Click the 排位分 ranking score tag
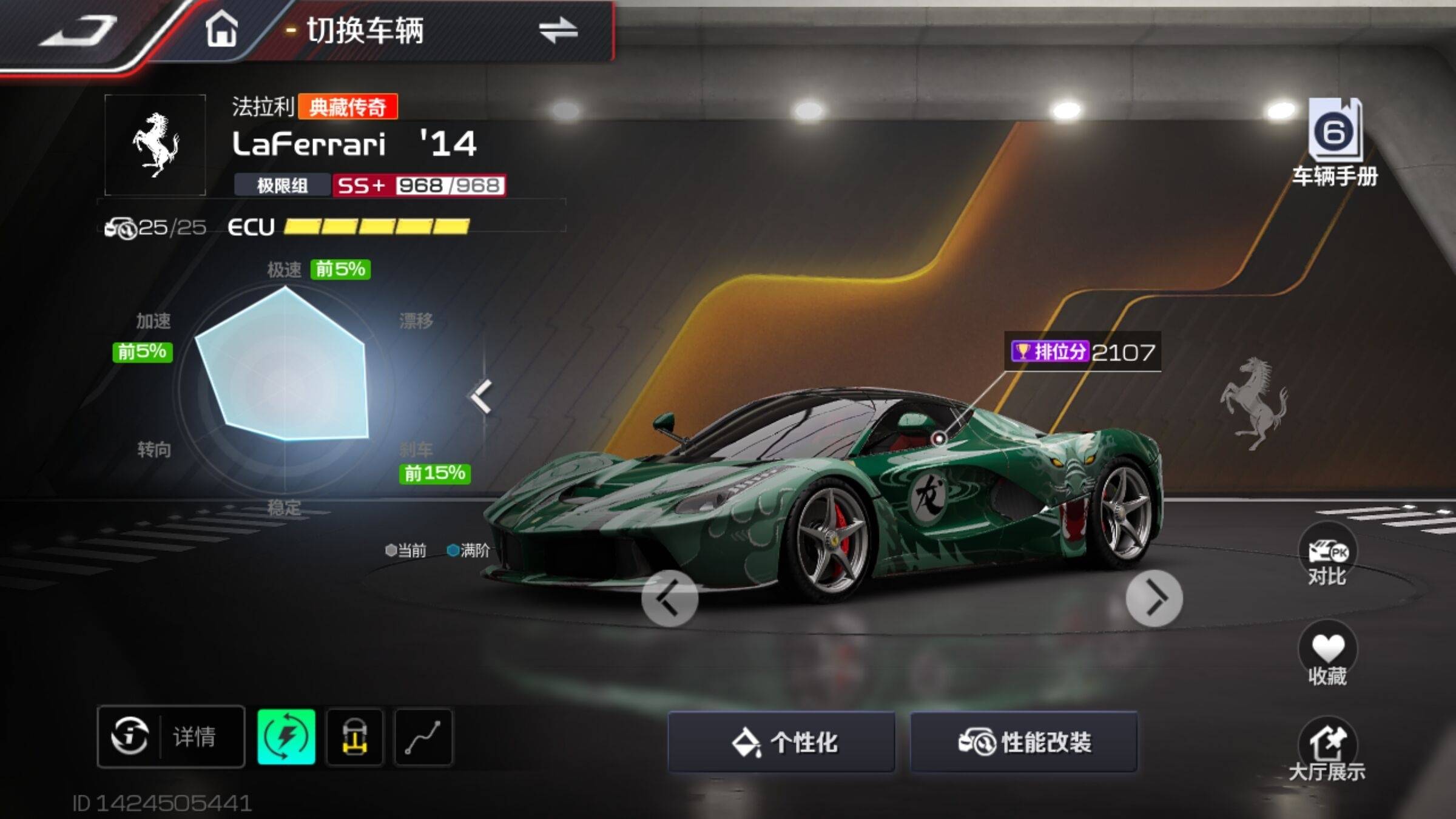1456x819 pixels. [x=1082, y=352]
